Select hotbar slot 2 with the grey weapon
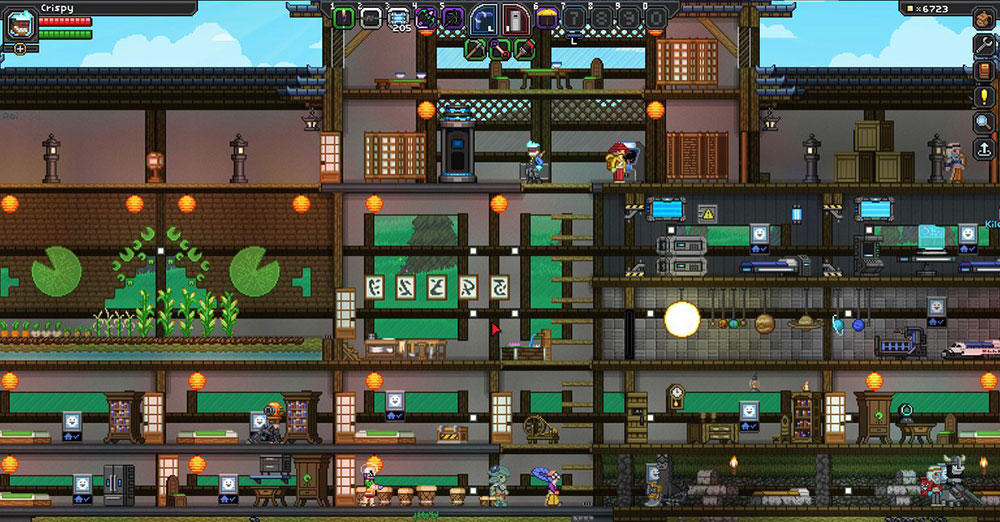 371,17
